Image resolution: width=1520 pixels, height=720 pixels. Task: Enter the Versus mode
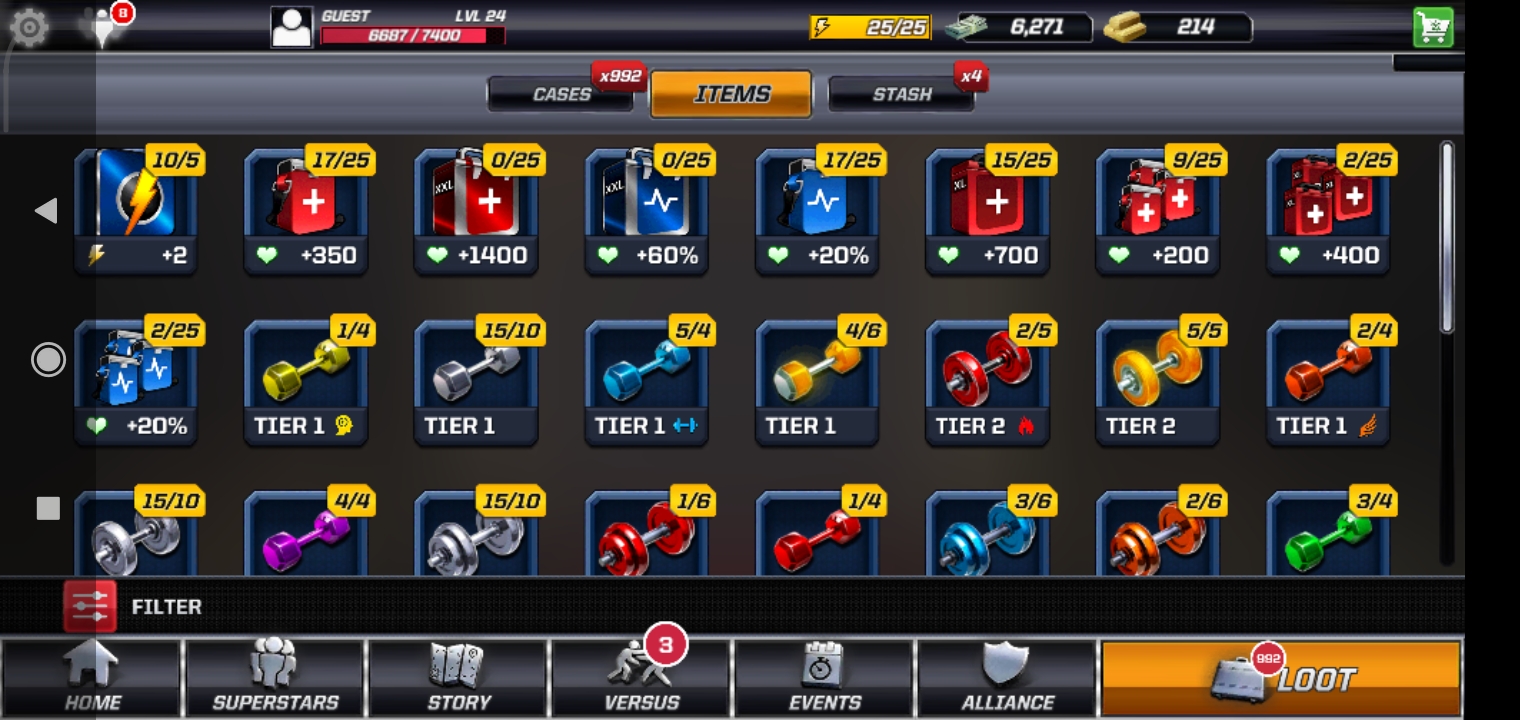click(641, 677)
